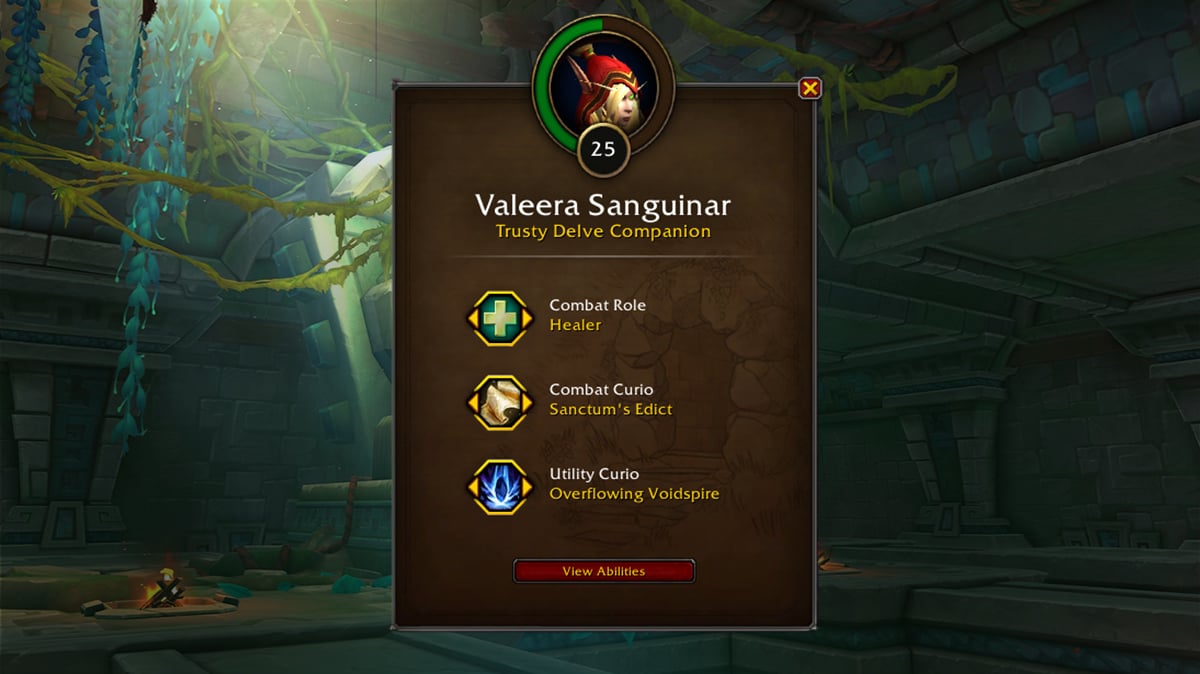
Task: Open the View Abilities screen
Action: point(603,571)
